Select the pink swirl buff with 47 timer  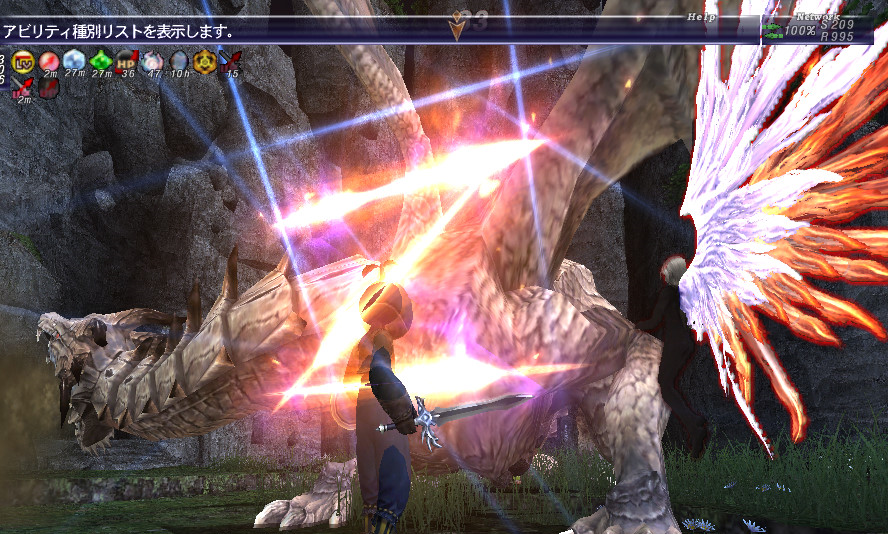[152, 61]
